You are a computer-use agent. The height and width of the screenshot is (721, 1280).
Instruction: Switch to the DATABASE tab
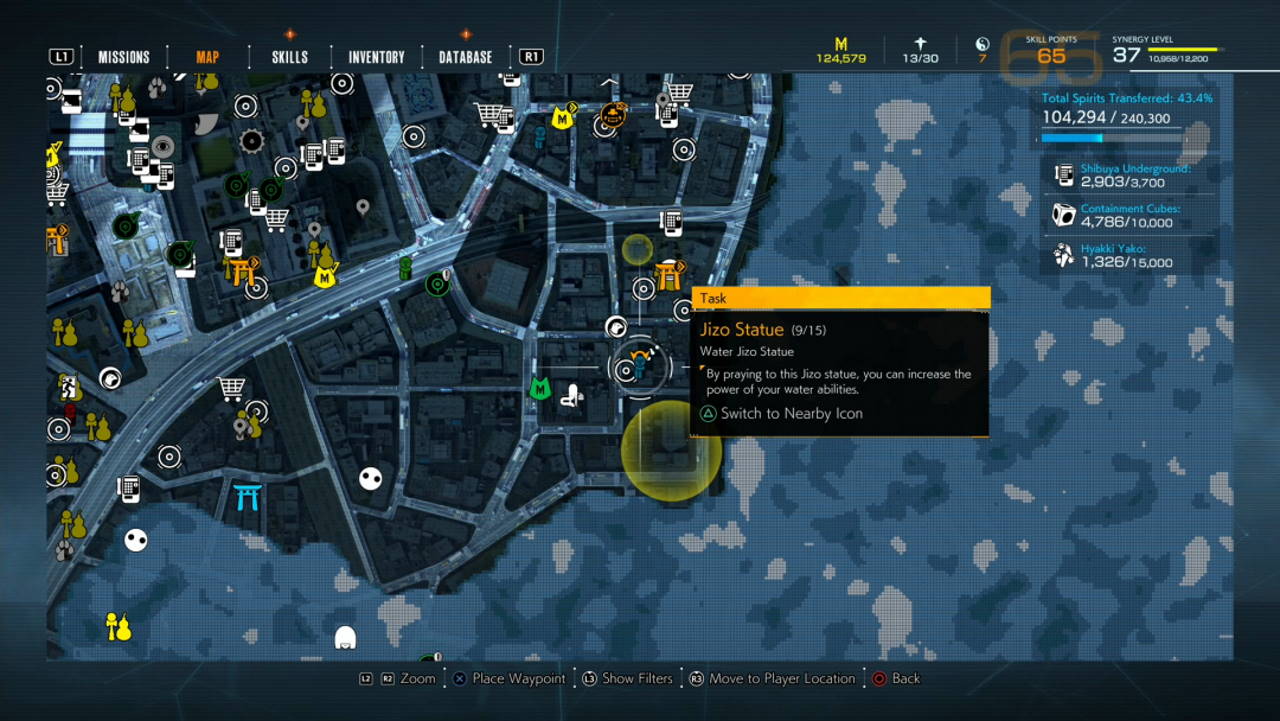click(464, 57)
